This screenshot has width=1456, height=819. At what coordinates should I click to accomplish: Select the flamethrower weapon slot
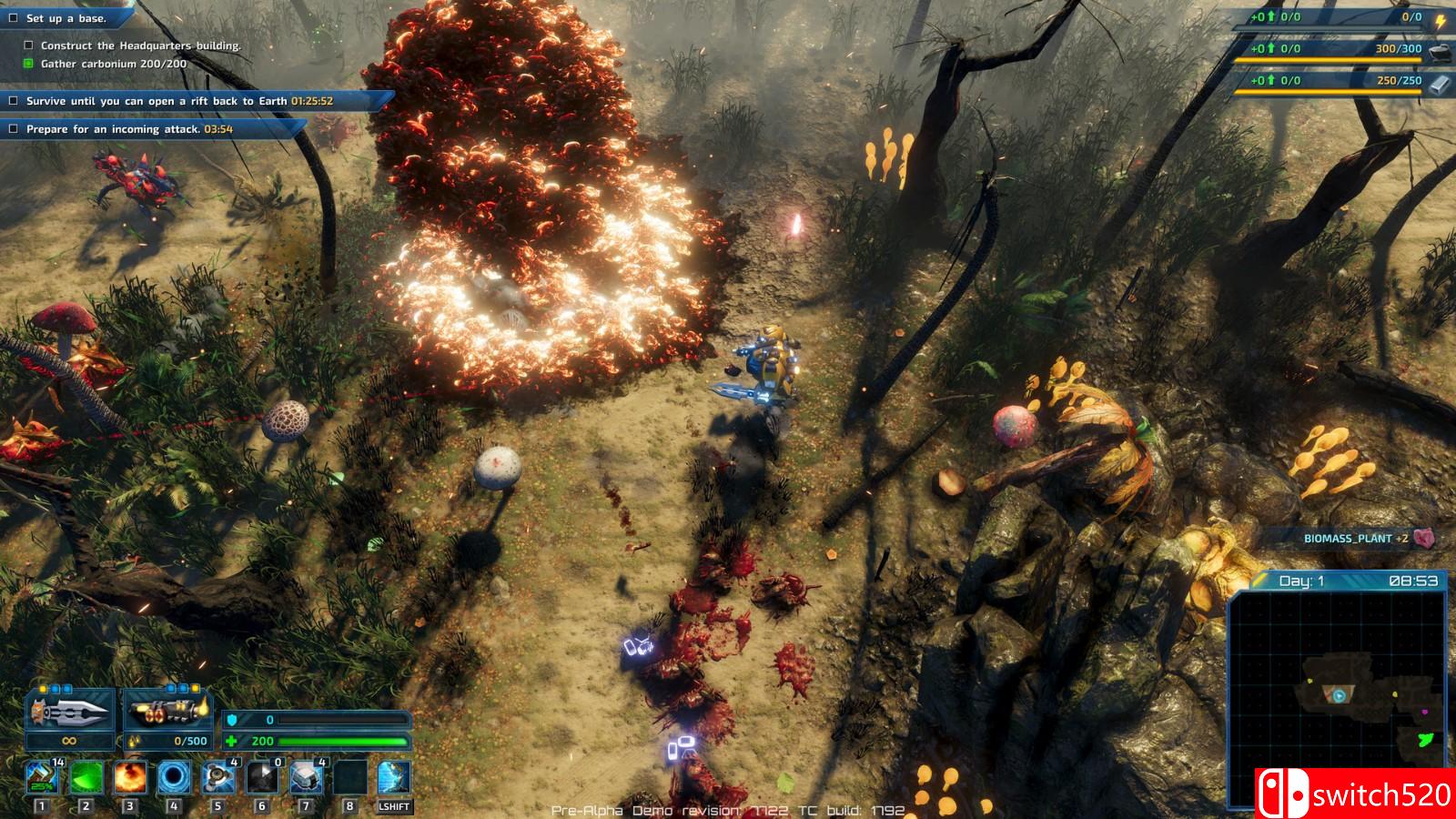click(167, 710)
